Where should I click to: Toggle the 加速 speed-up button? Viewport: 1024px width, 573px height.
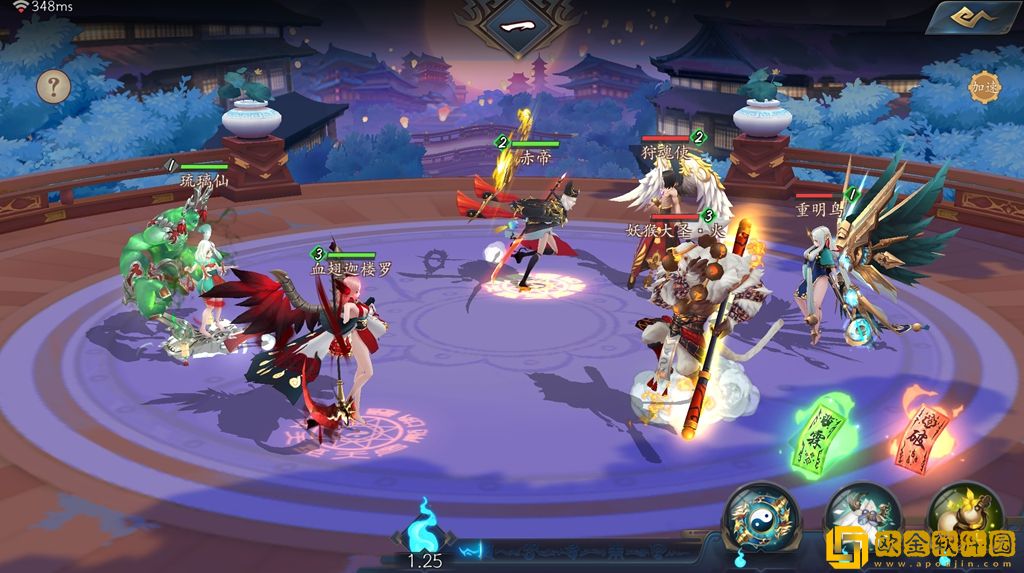point(984,87)
